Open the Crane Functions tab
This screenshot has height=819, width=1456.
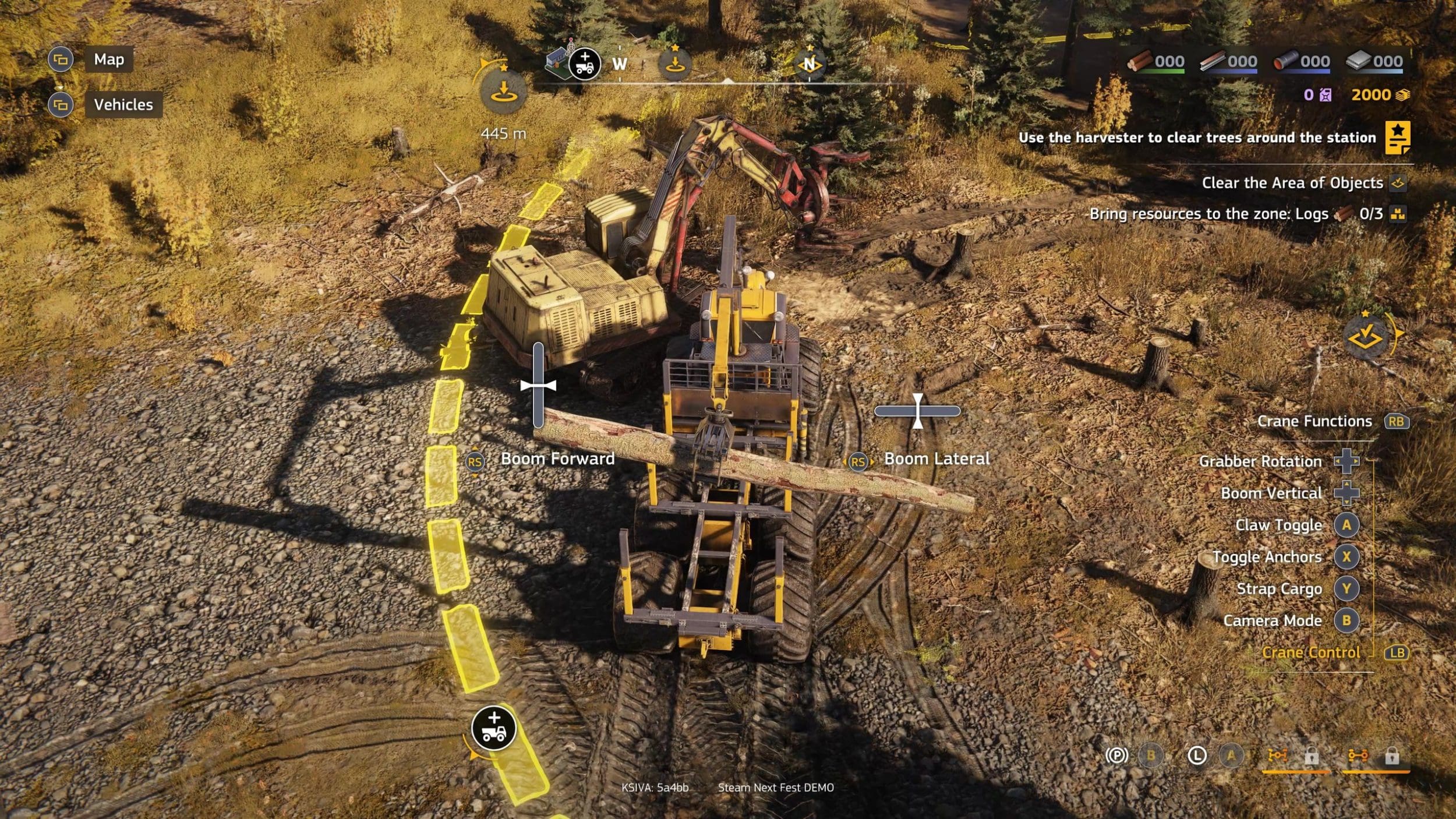[1314, 421]
